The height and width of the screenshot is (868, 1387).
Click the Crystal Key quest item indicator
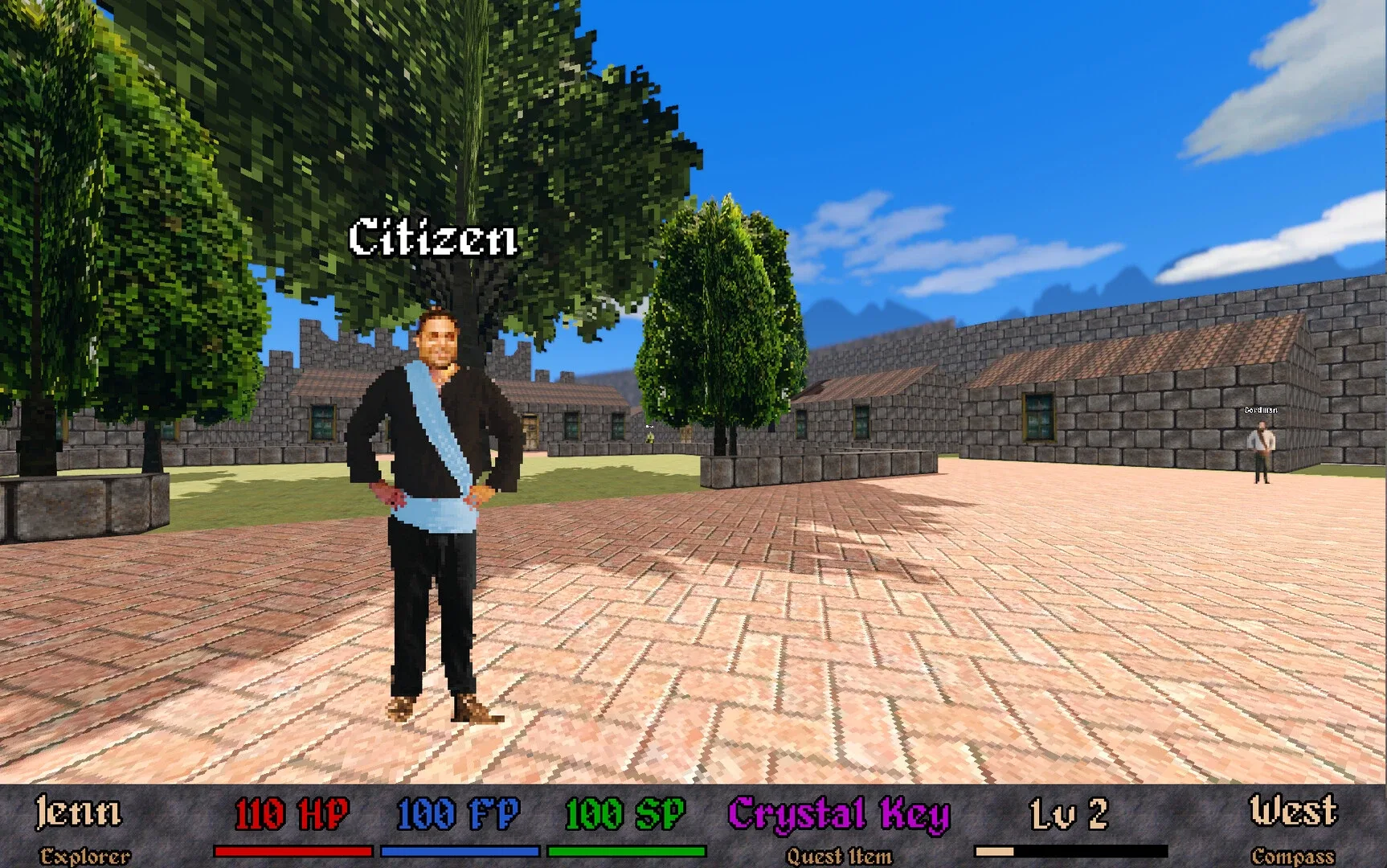[x=839, y=813]
